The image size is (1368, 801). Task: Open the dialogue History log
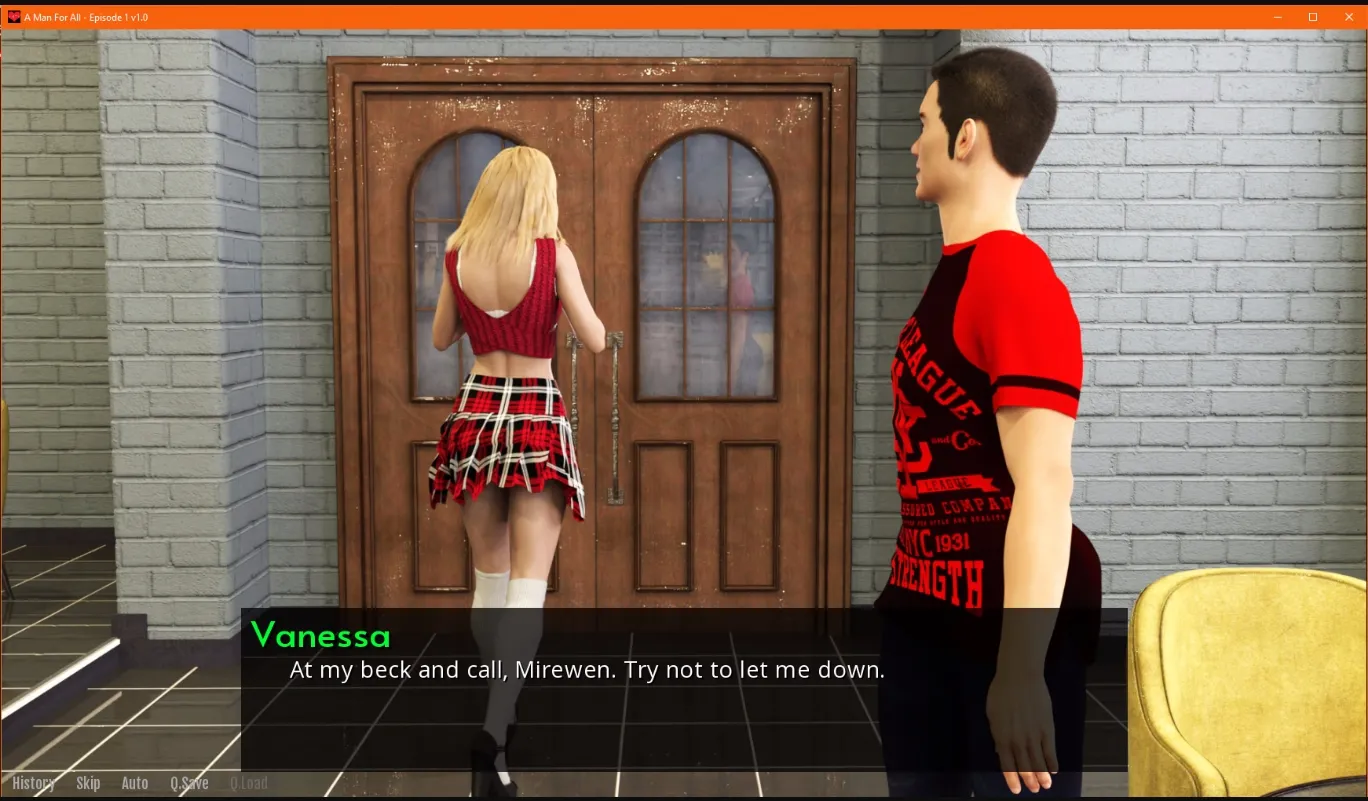[x=33, y=783]
